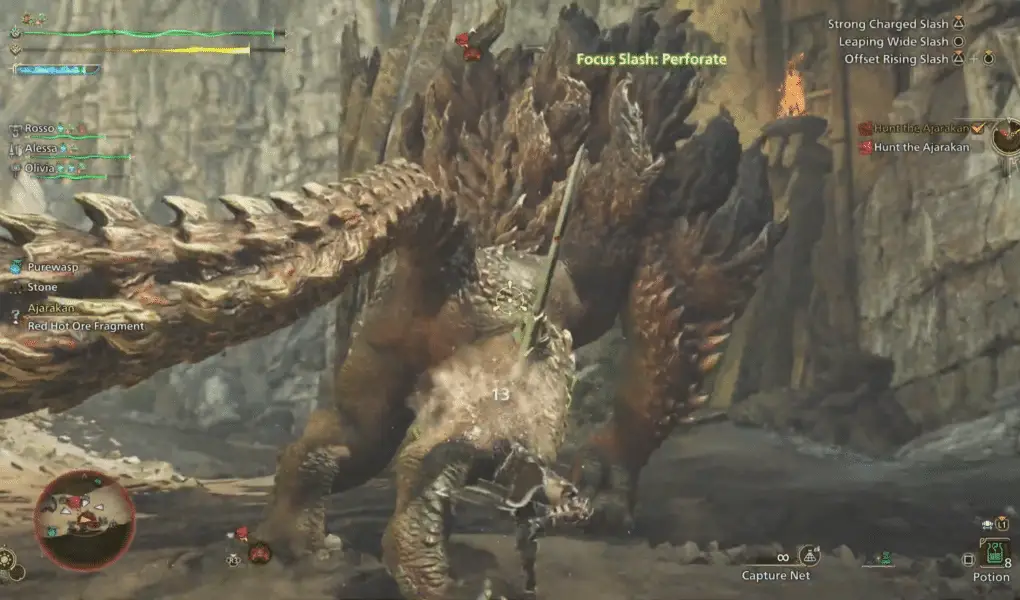Choose the Red Hot Ore Fragment entry
1020x600 pixels.
pos(86,326)
